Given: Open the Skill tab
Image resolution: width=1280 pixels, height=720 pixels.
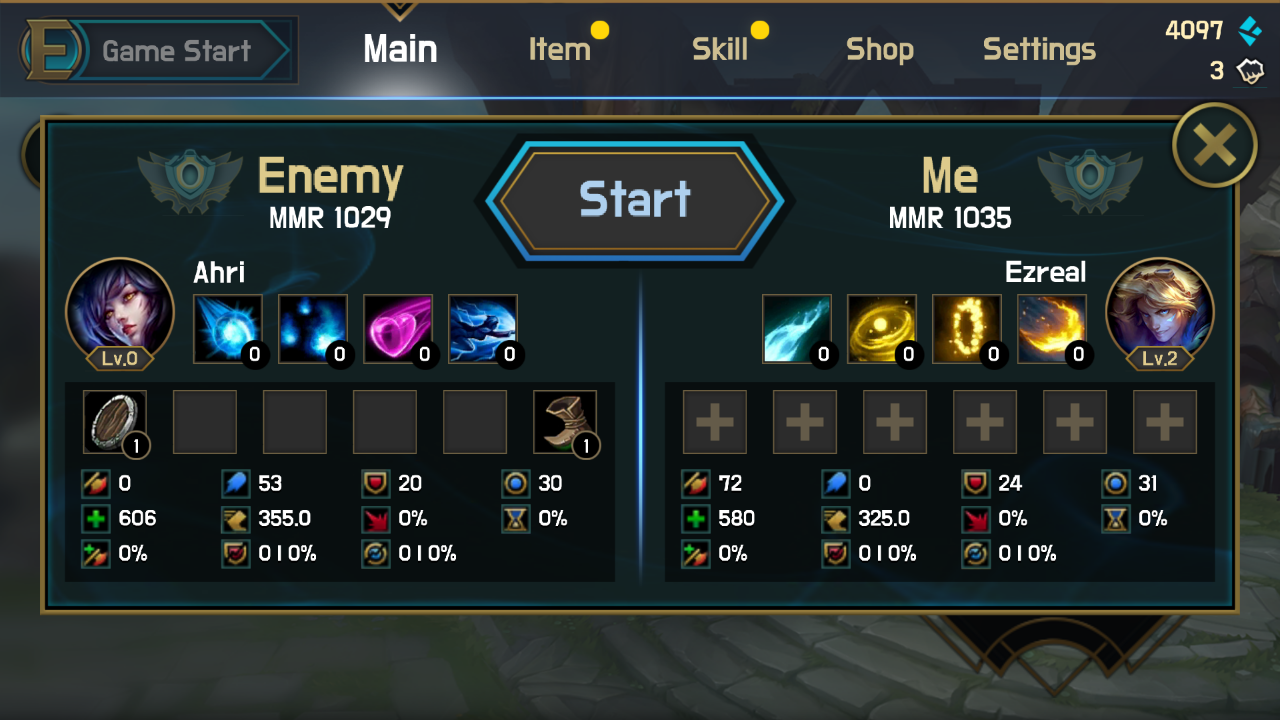Looking at the screenshot, I should (719, 49).
